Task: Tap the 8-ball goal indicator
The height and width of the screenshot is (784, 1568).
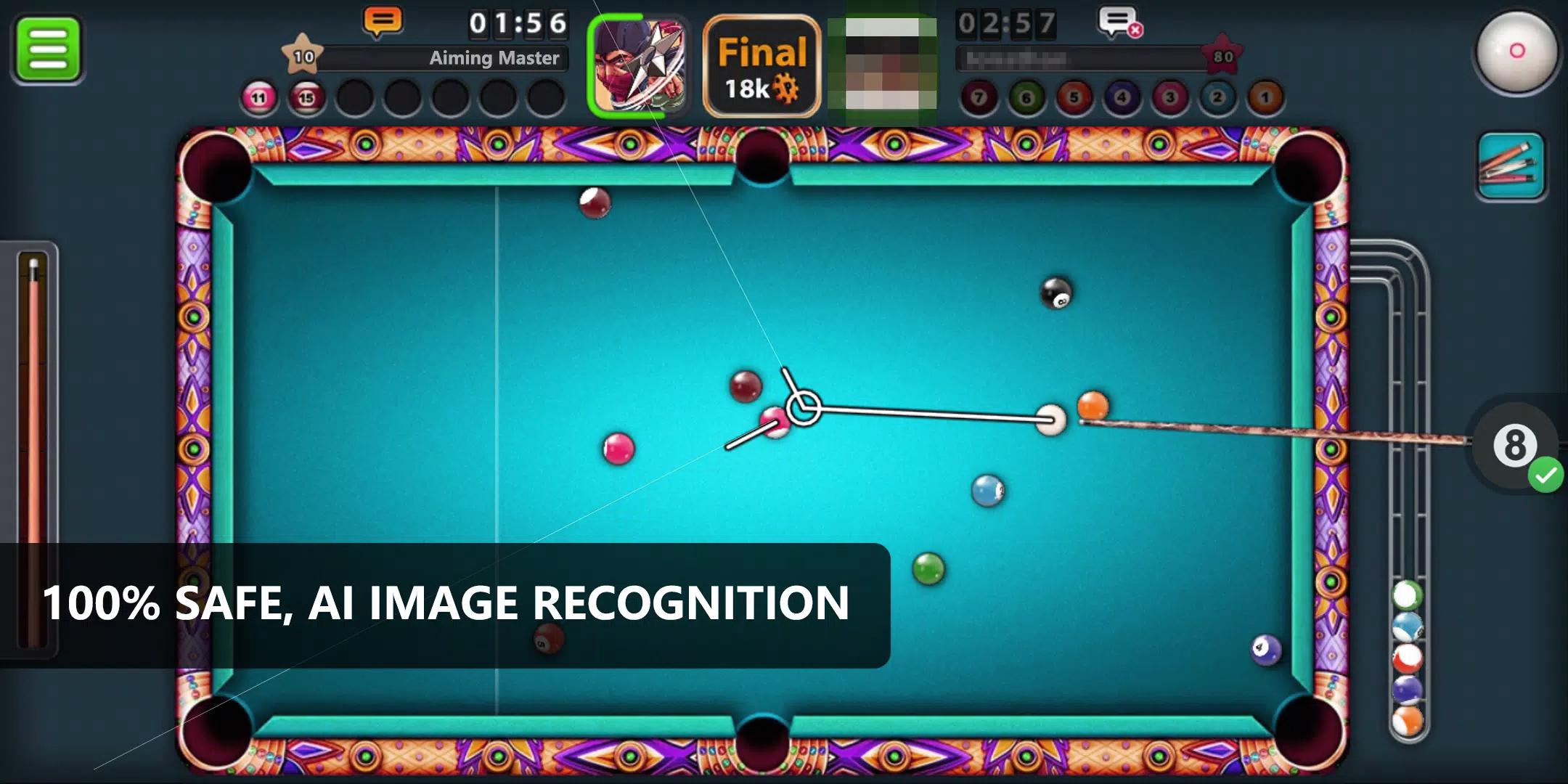Action: coord(1516,446)
